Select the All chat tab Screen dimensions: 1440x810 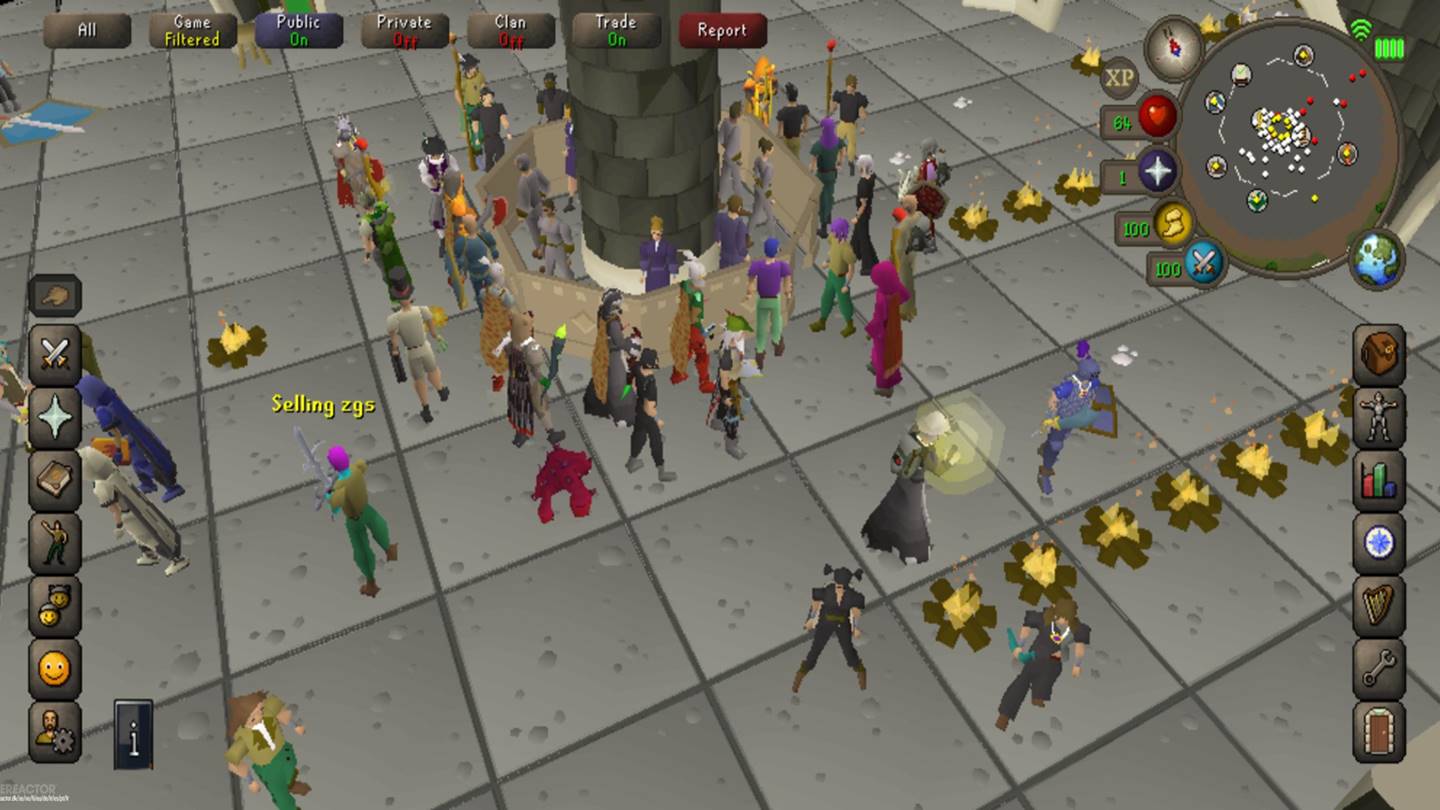pos(87,30)
